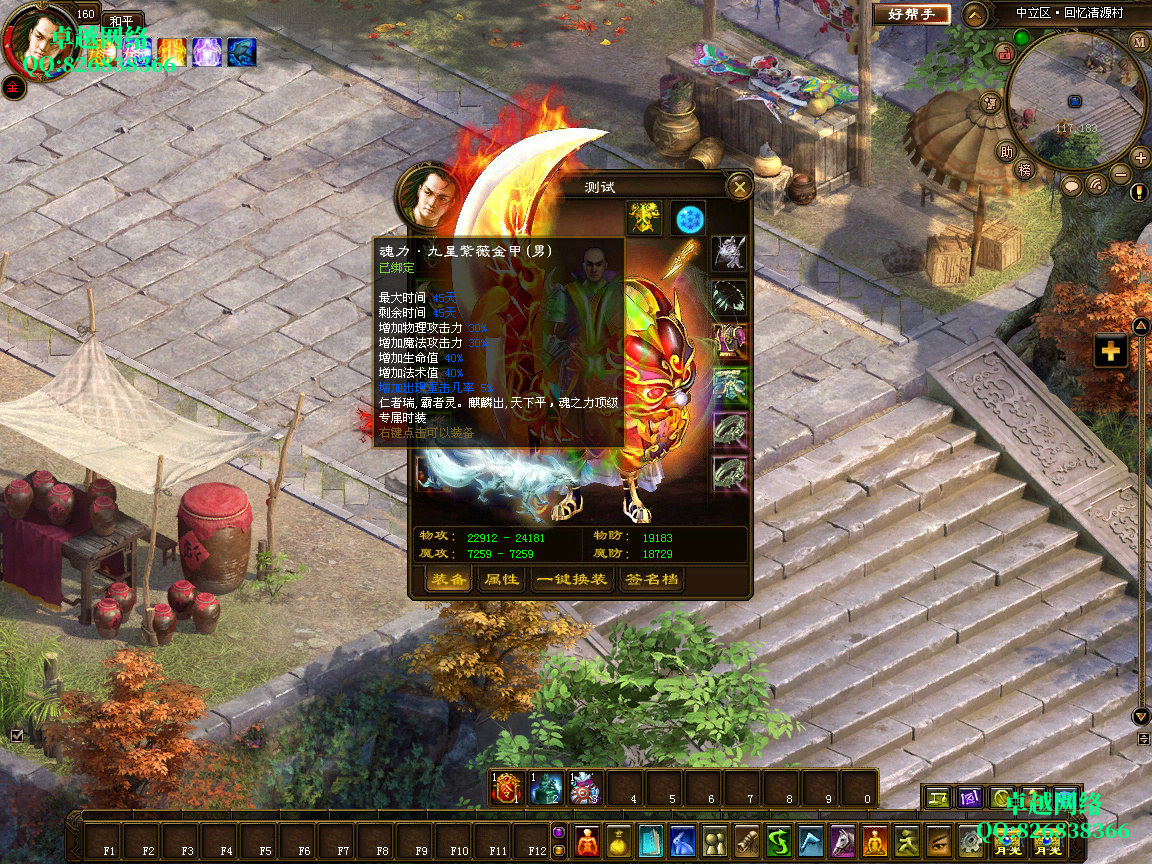Open the world map with M button
The height and width of the screenshot is (864, 1152).
tap(1140, 41)
